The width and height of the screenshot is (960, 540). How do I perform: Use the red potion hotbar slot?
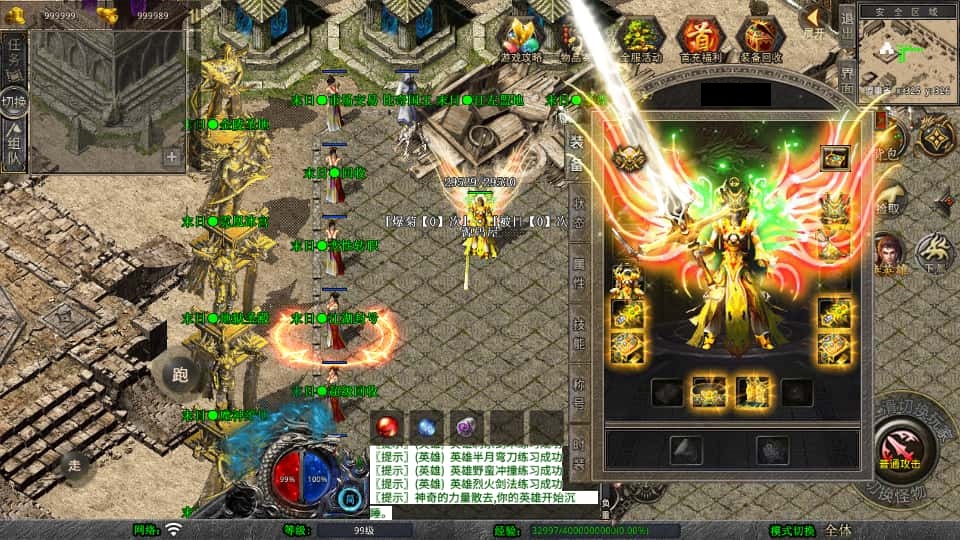tap(387, 425)
